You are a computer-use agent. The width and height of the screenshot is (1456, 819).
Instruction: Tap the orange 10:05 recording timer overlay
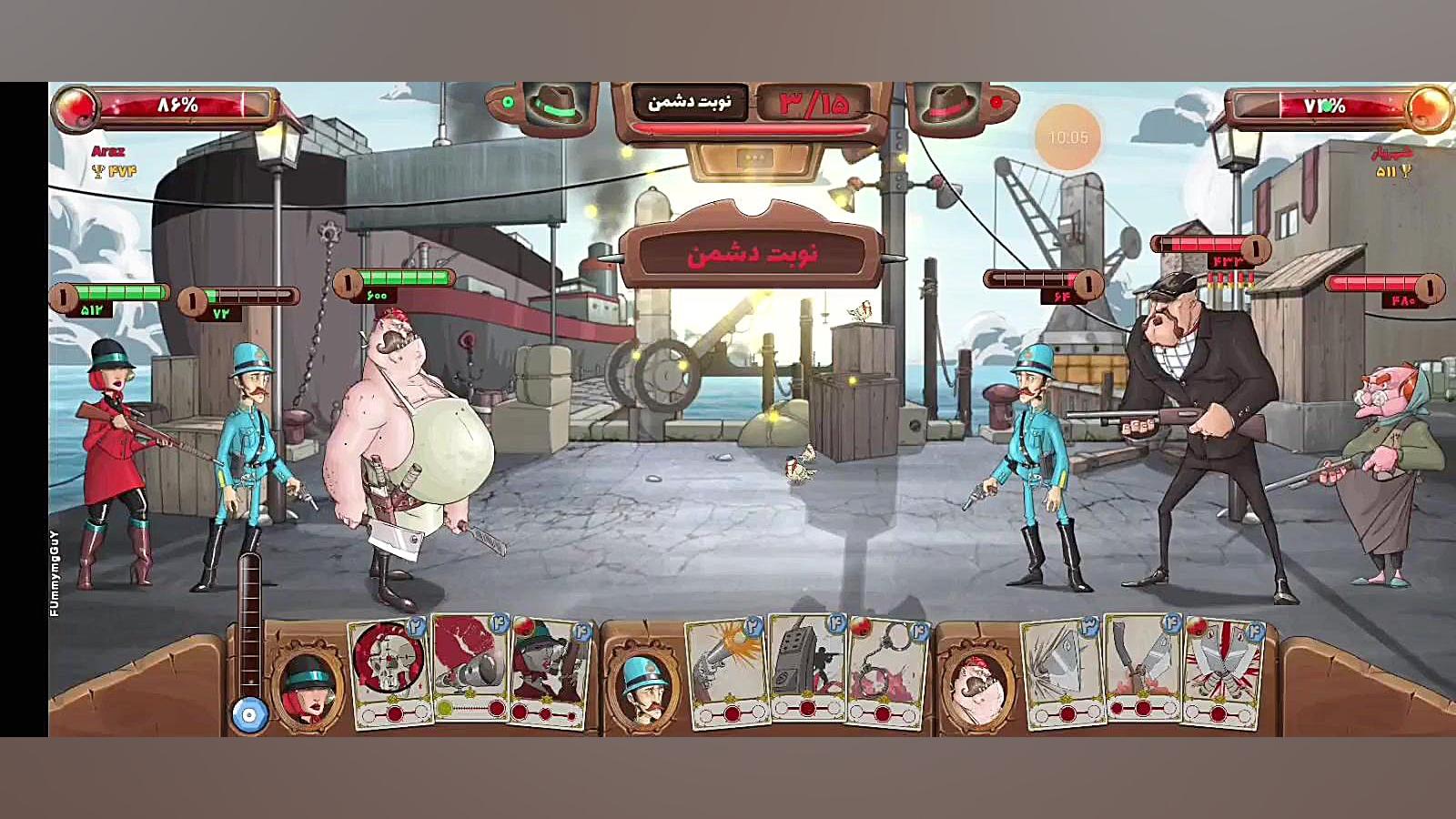tap(1067, 137)
